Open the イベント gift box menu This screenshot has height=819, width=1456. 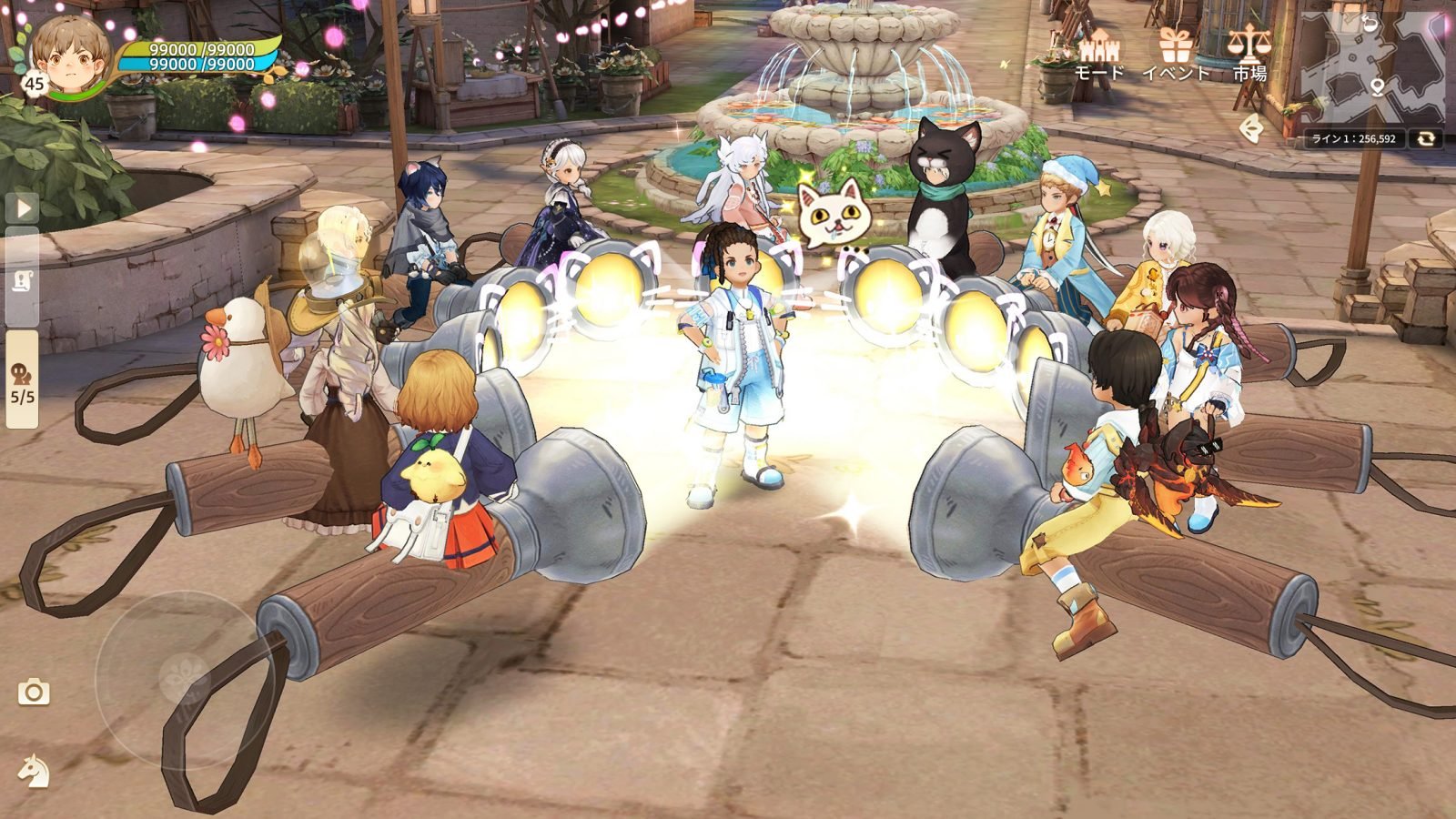click(x=1175, y=53)
